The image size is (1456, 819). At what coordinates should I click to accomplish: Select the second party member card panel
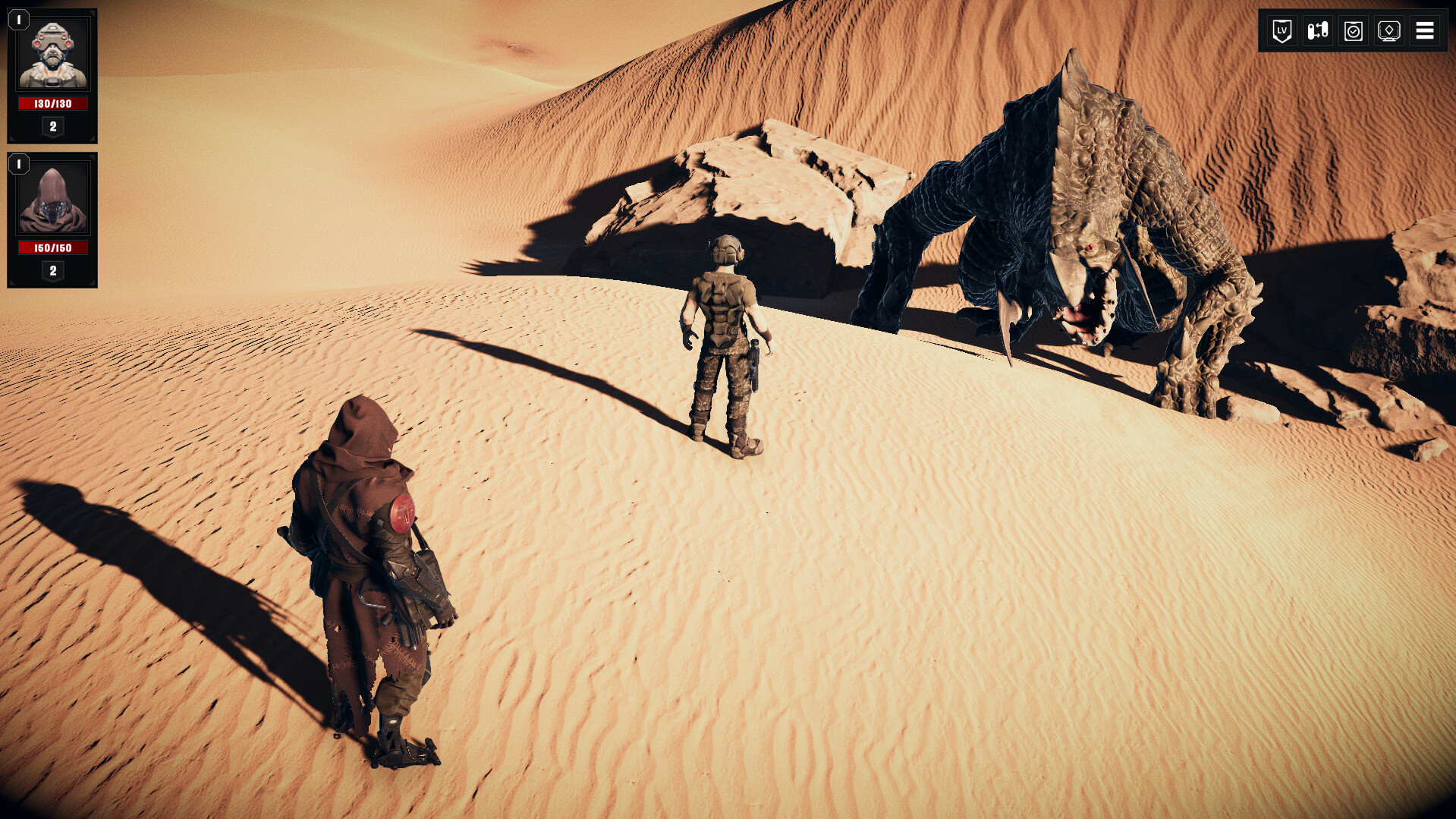tap(52, 220)
